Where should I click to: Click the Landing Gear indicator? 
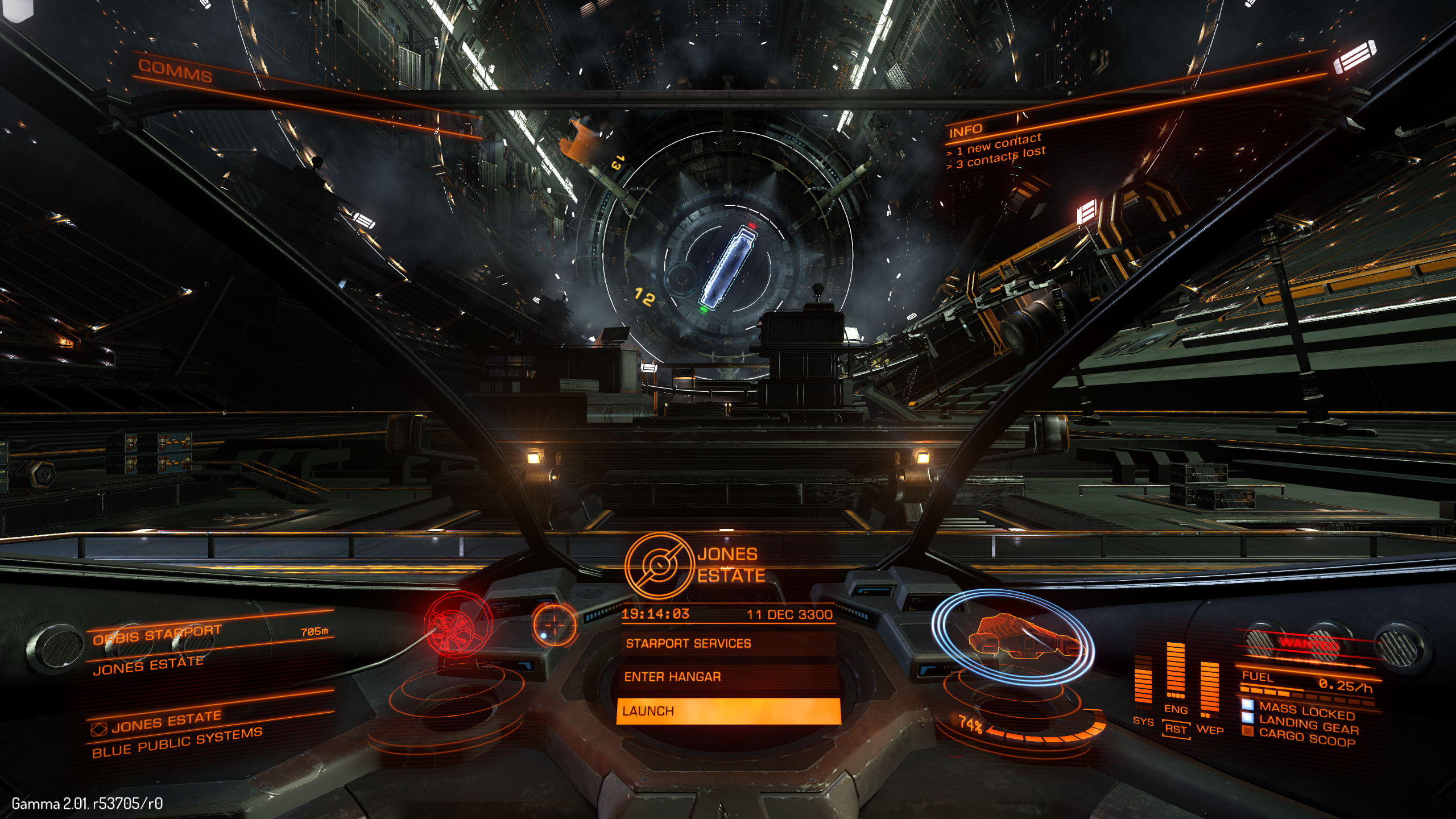point(1308,725)
